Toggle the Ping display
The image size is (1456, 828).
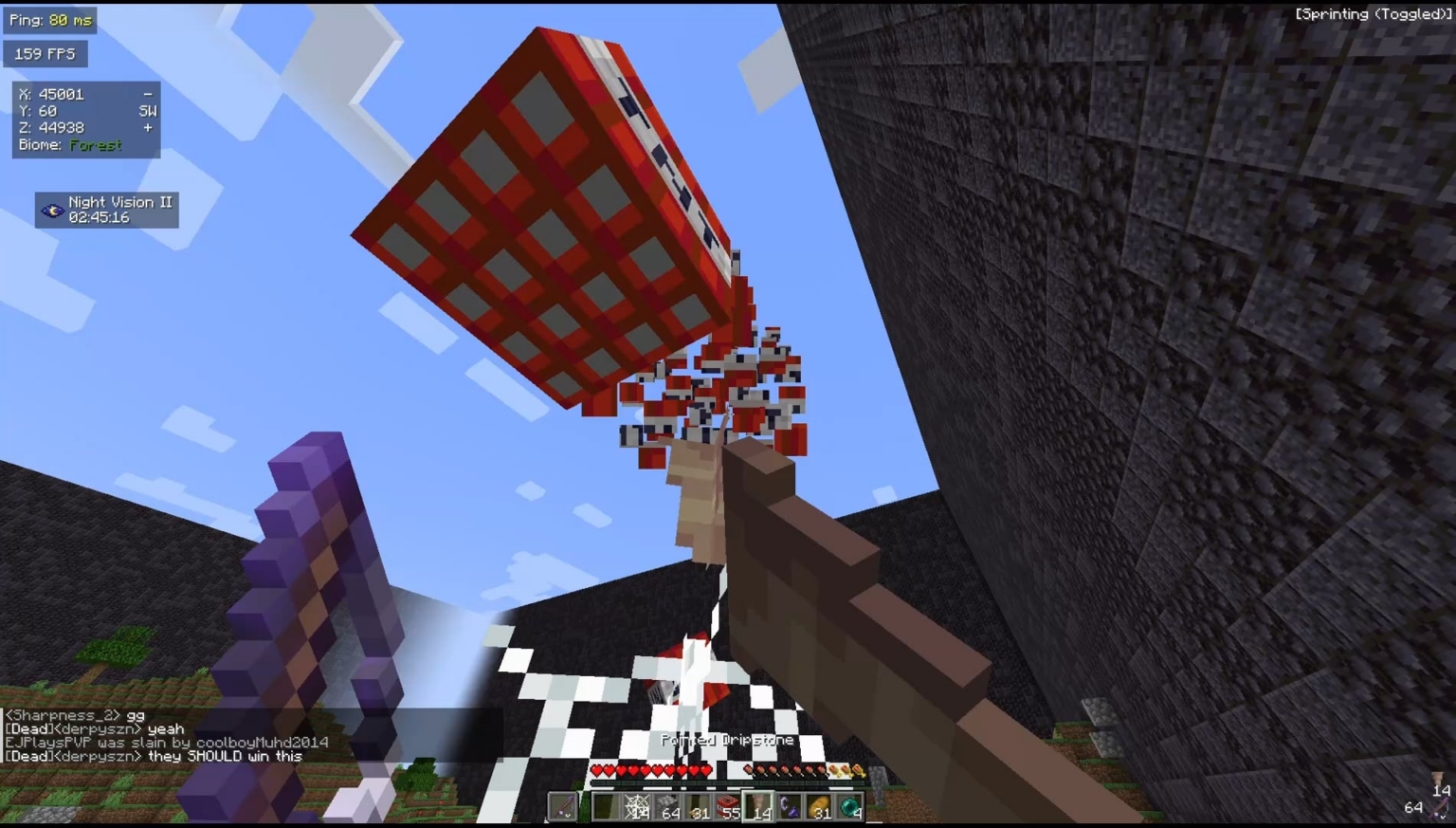point(49,18)
